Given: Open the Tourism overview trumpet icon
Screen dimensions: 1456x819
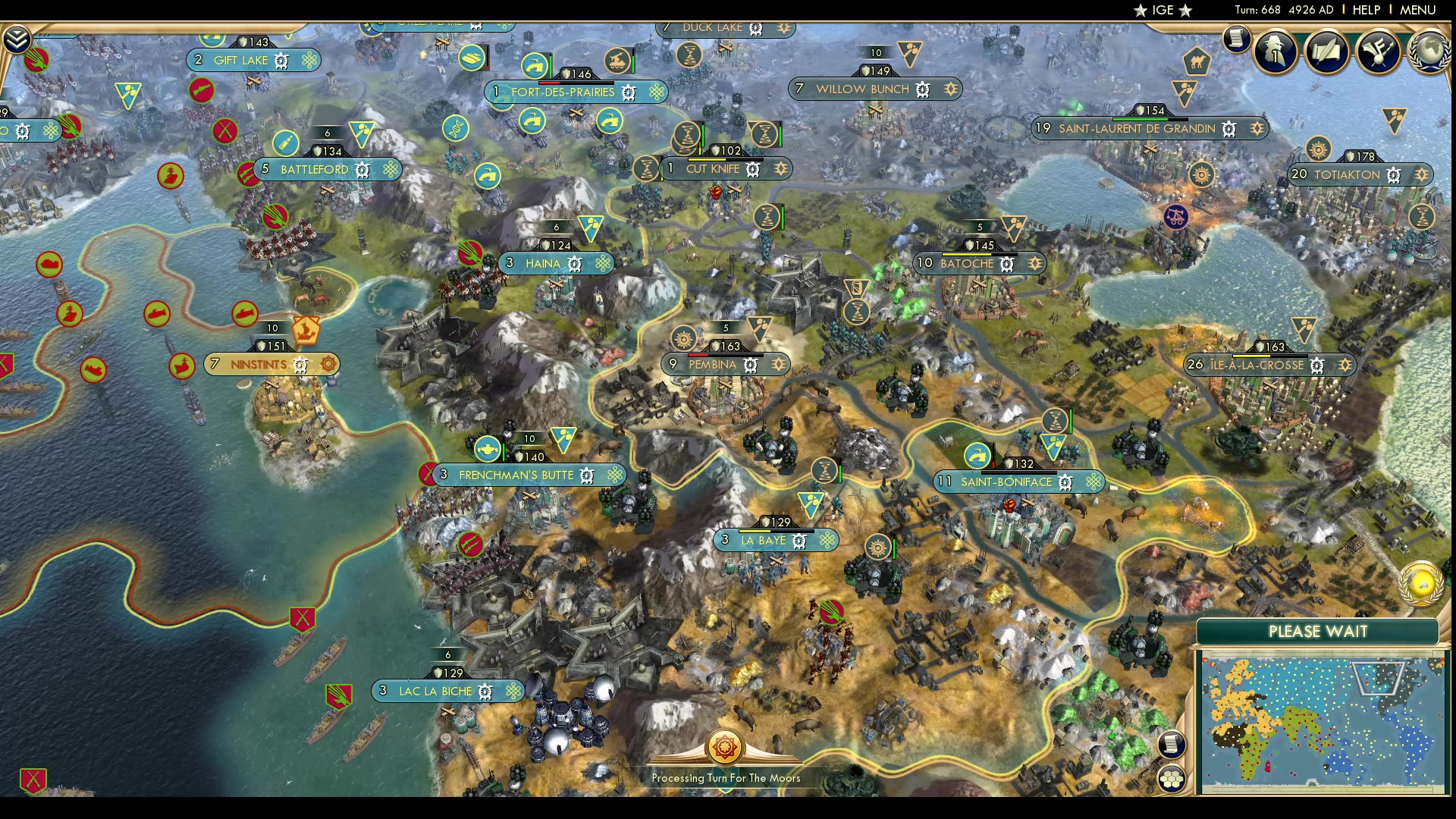Looking at the screenshot, I should click(1380, 52).
